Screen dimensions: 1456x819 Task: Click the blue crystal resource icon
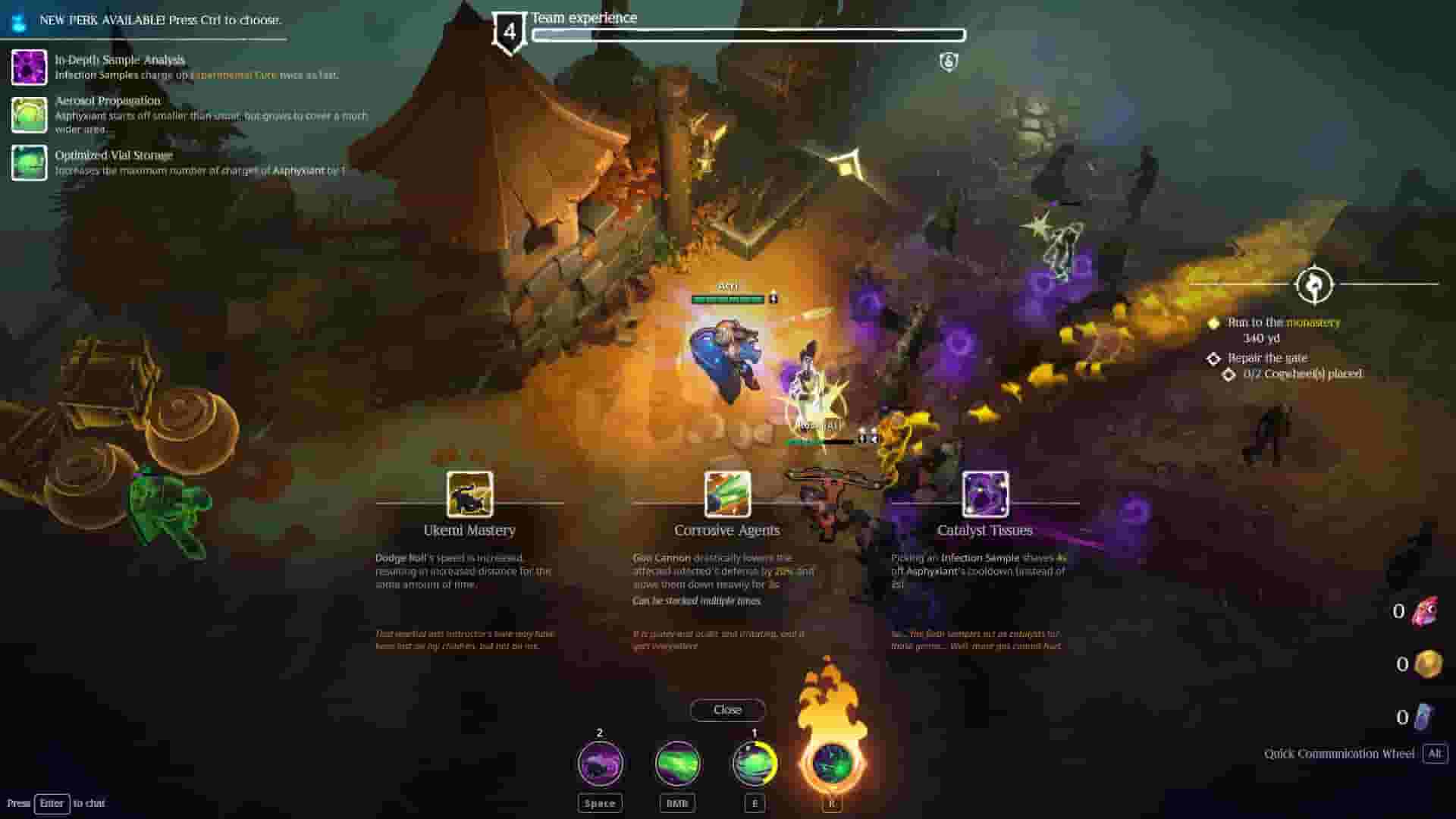coord(1428,716)
